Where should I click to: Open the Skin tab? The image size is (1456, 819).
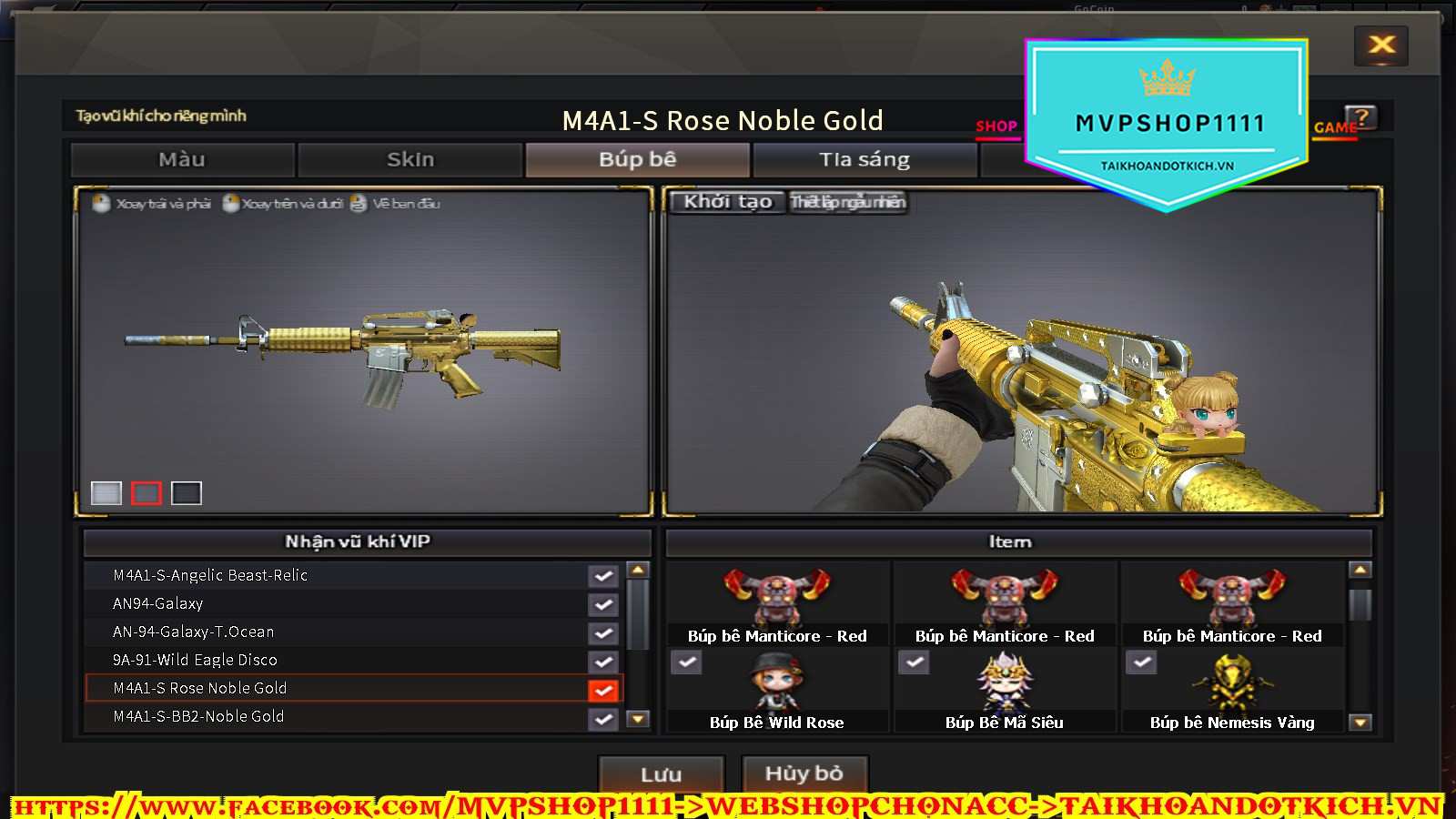410,160
